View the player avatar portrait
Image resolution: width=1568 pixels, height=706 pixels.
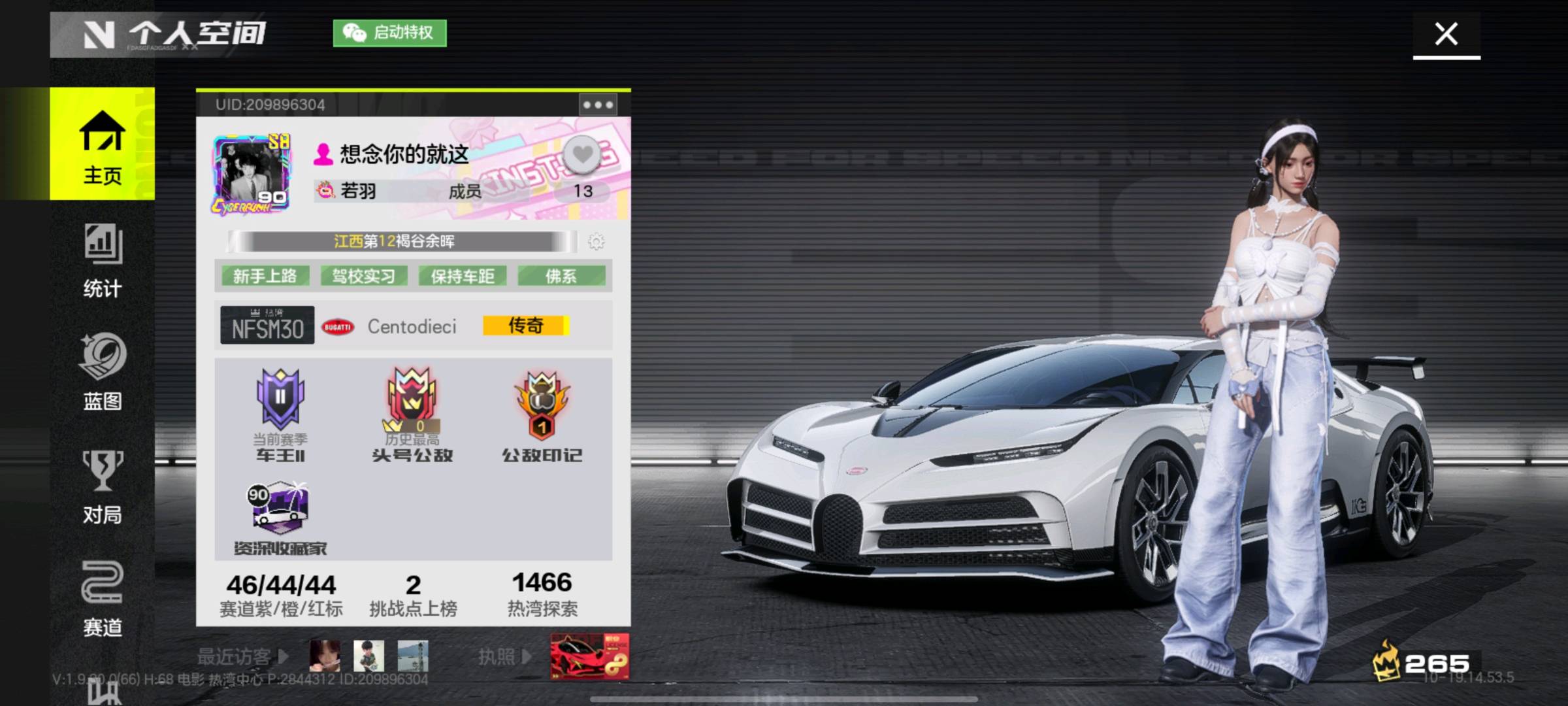click(x=251, y=175)
